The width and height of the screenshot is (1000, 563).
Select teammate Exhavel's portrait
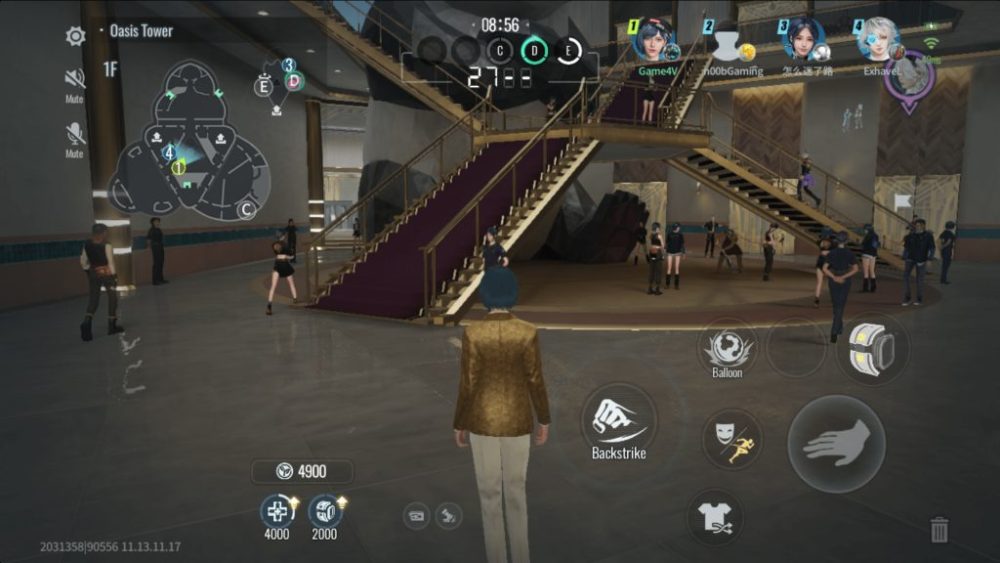pos(879,40)
